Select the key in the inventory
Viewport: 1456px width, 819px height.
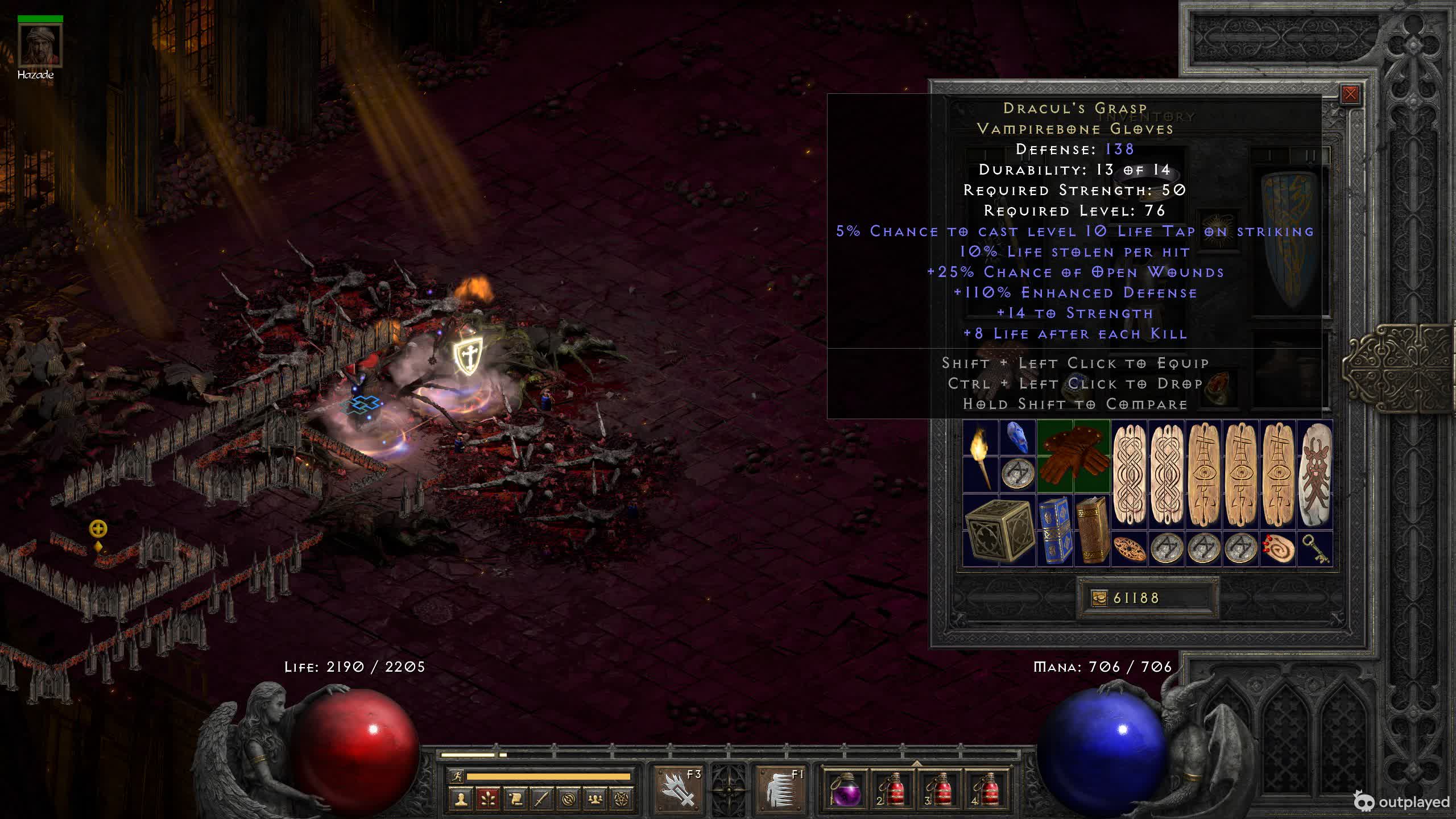1314,549
